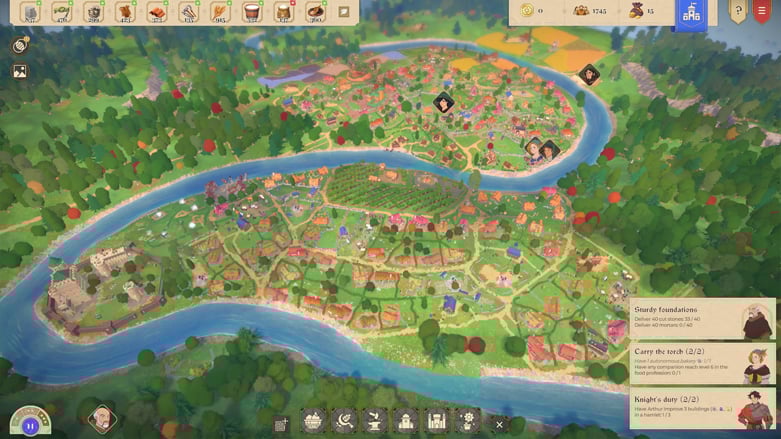Click the round compass icon at left
This screenshot has height=439, width=781.
click(20, 46)
